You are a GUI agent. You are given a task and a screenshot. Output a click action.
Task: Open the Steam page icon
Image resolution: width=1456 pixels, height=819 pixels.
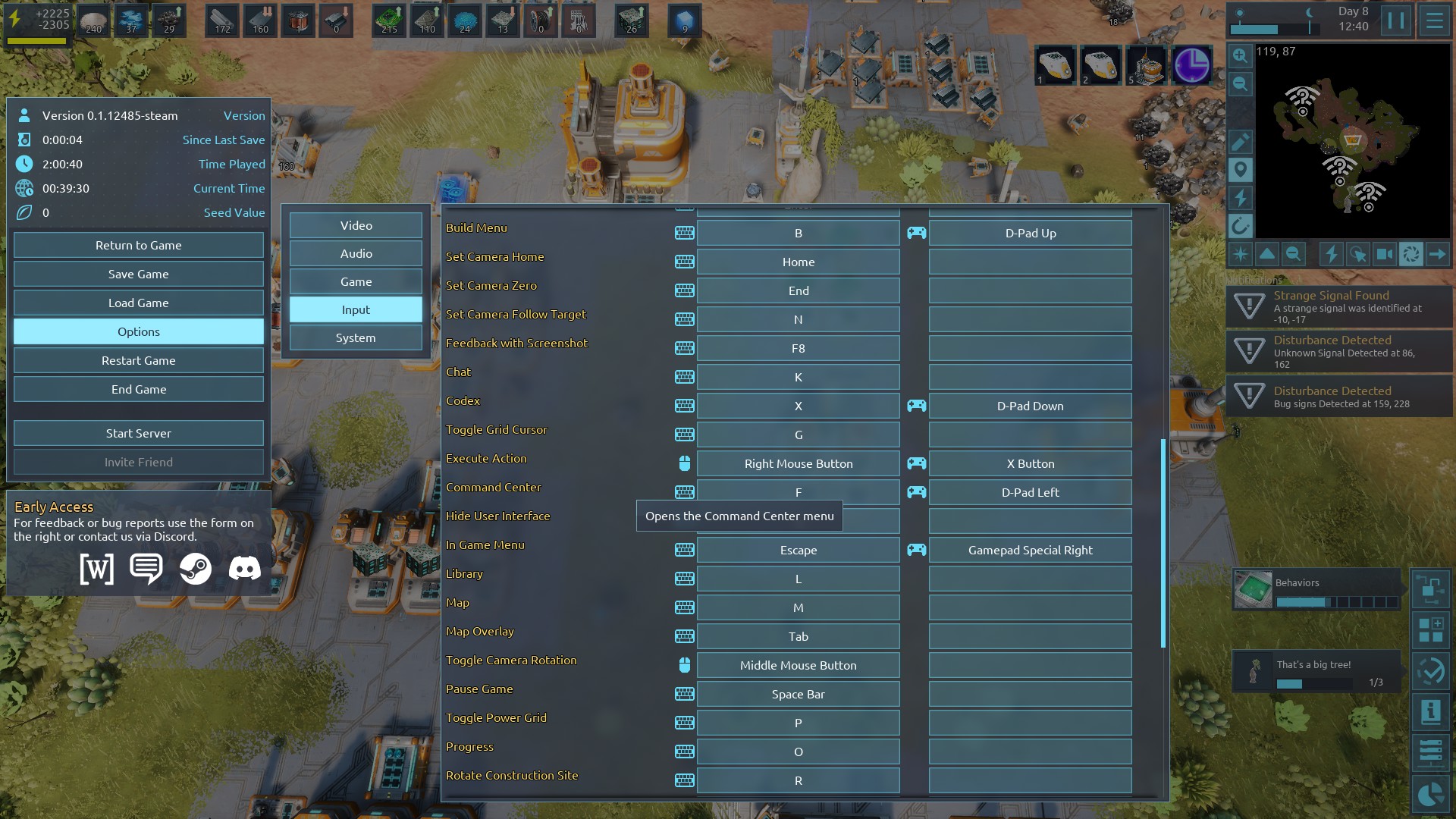tap(195, 569)
